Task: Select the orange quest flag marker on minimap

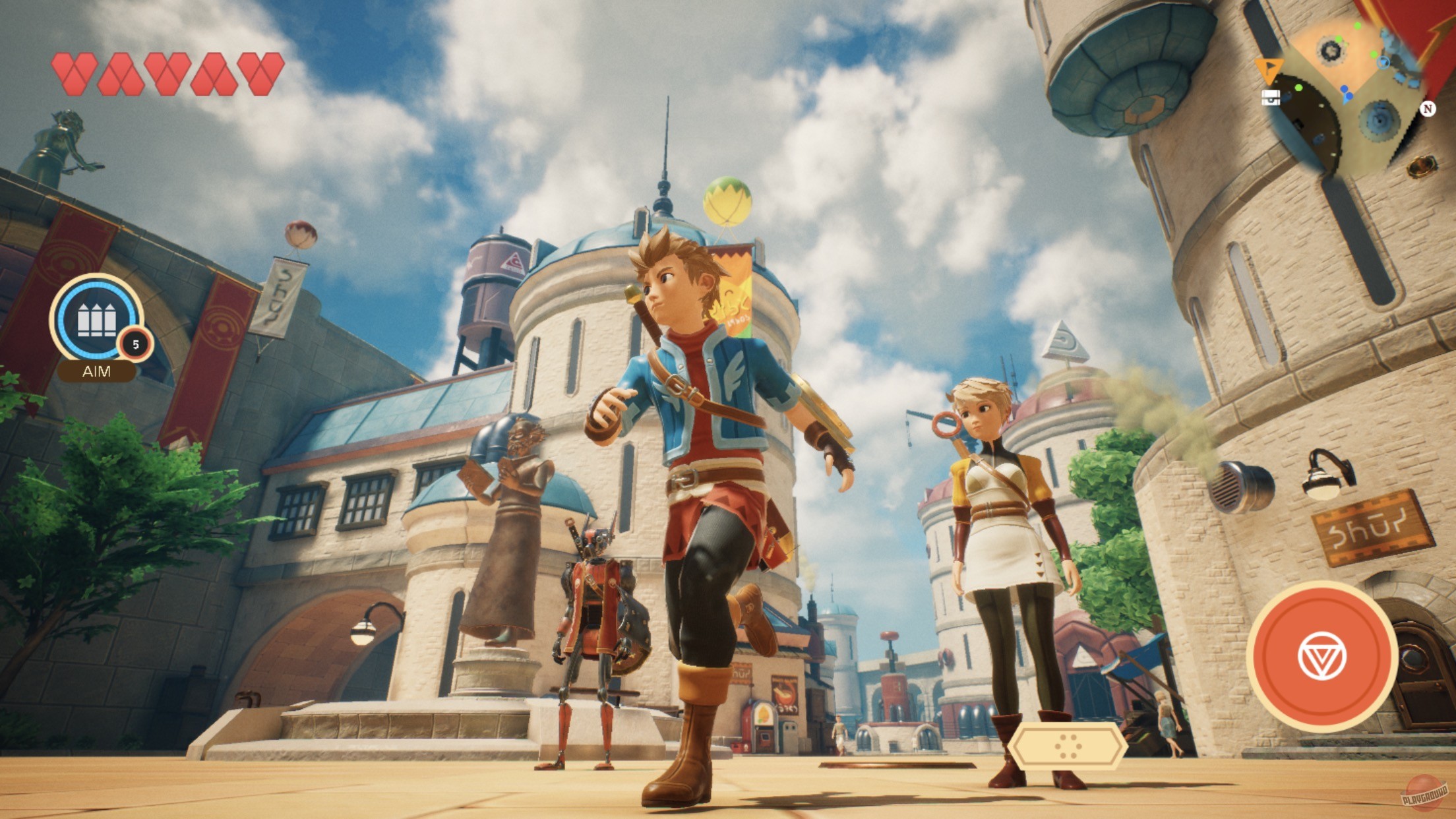Action: (x=1270, y=70)
